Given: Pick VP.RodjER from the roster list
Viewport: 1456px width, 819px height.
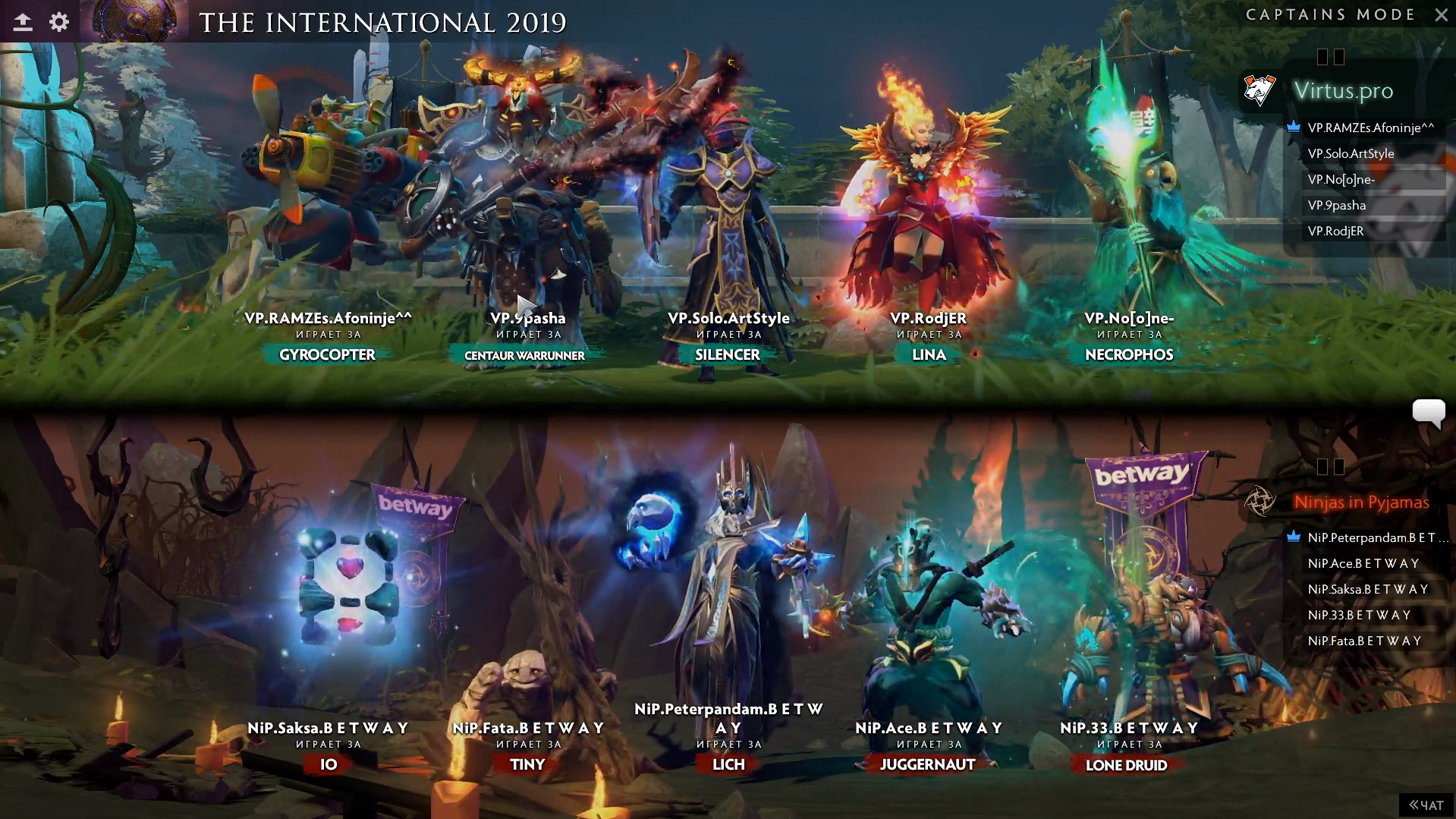Looking at the screenshot, I should (x=1335, y=231).
